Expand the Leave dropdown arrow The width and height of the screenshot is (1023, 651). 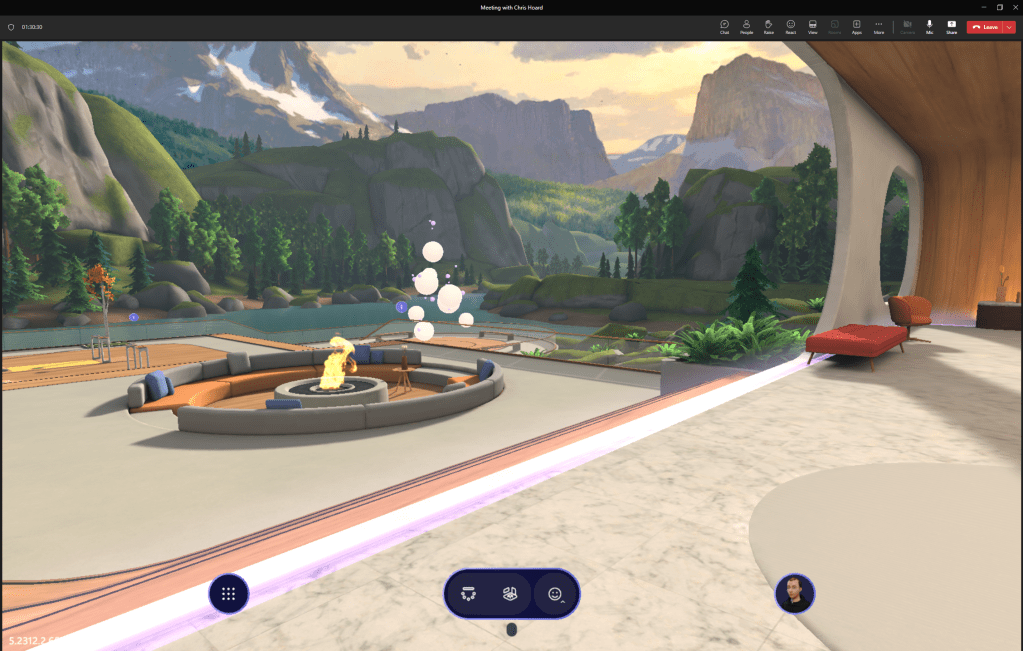[1009, 27]
